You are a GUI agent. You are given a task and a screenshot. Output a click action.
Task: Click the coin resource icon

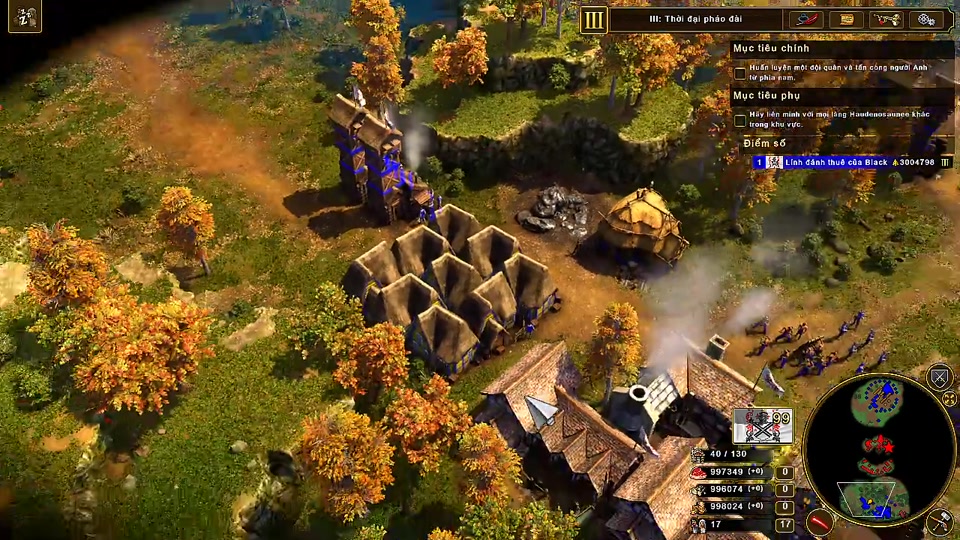coord(699,506)
